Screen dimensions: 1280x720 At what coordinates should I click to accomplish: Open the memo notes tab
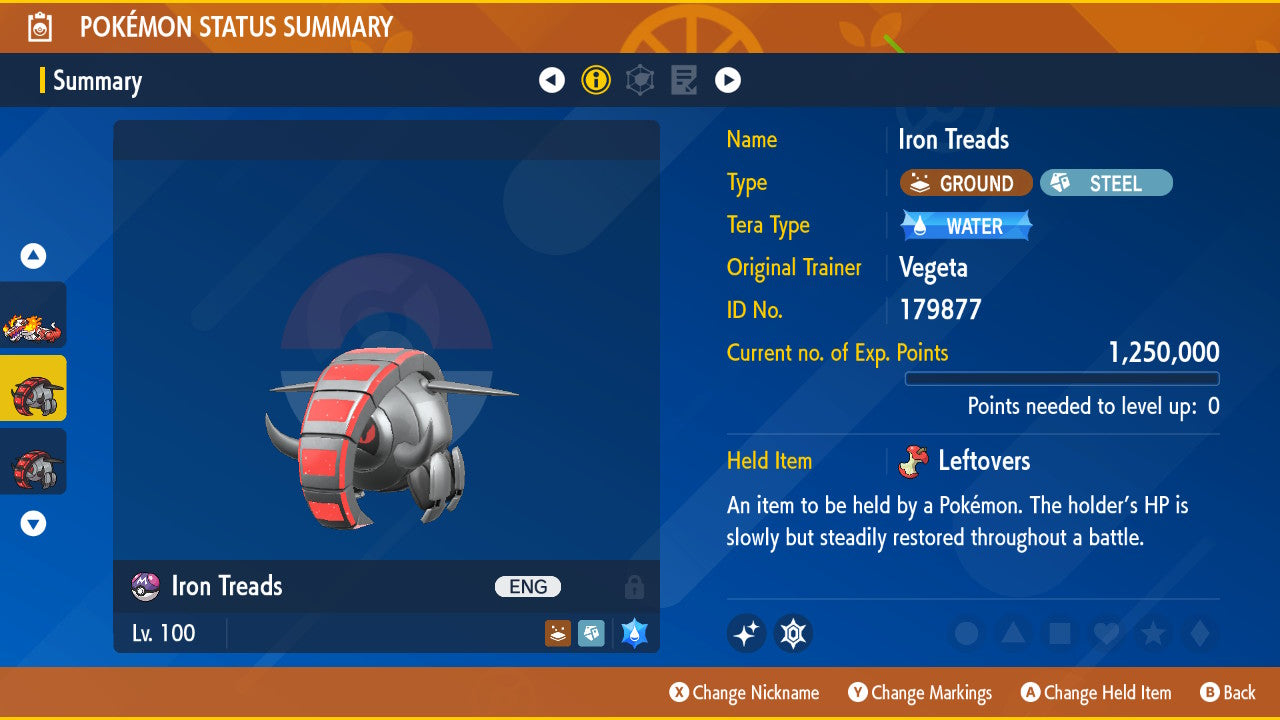684,80
